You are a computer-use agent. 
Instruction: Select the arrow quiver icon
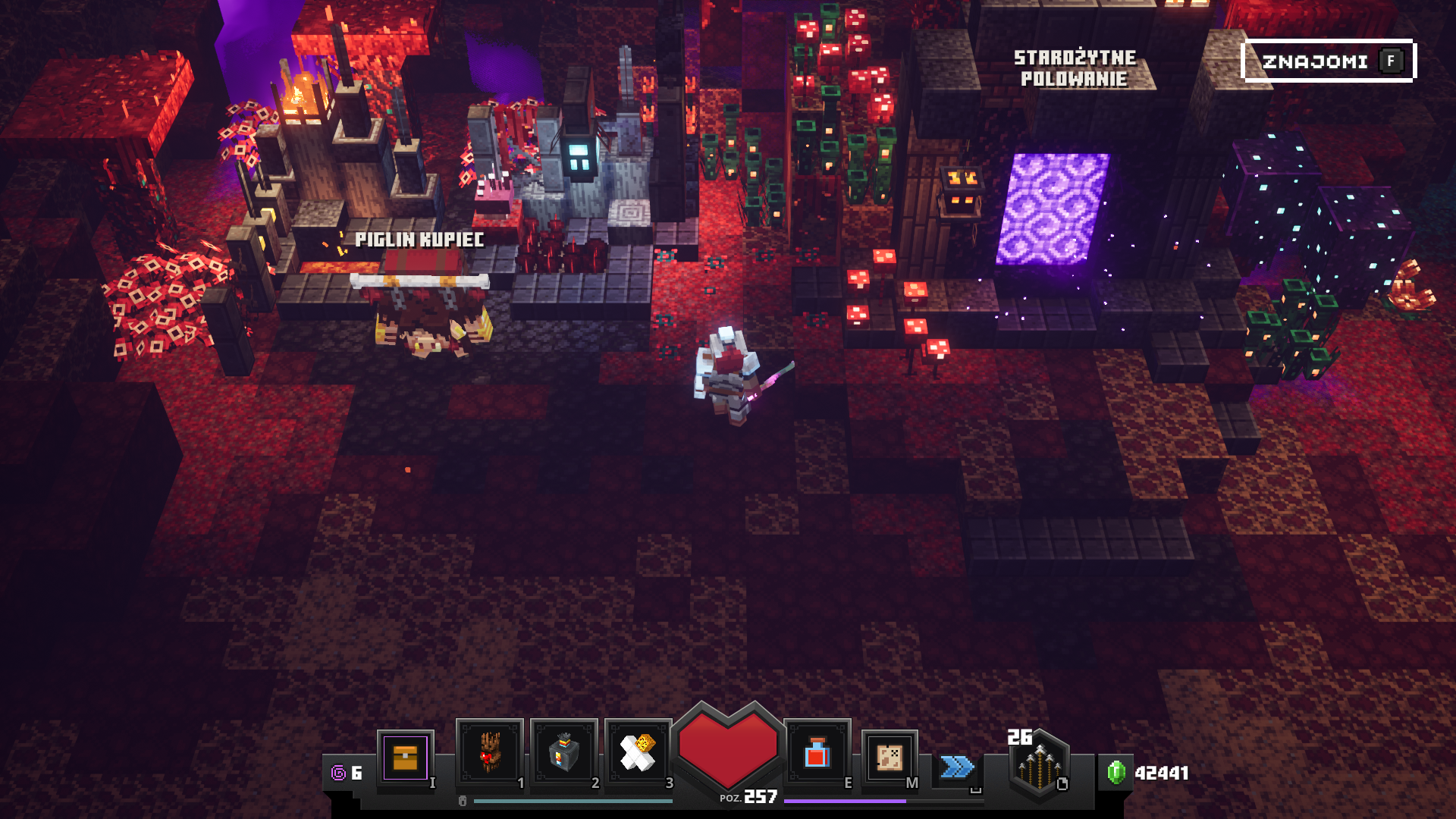1040,764
